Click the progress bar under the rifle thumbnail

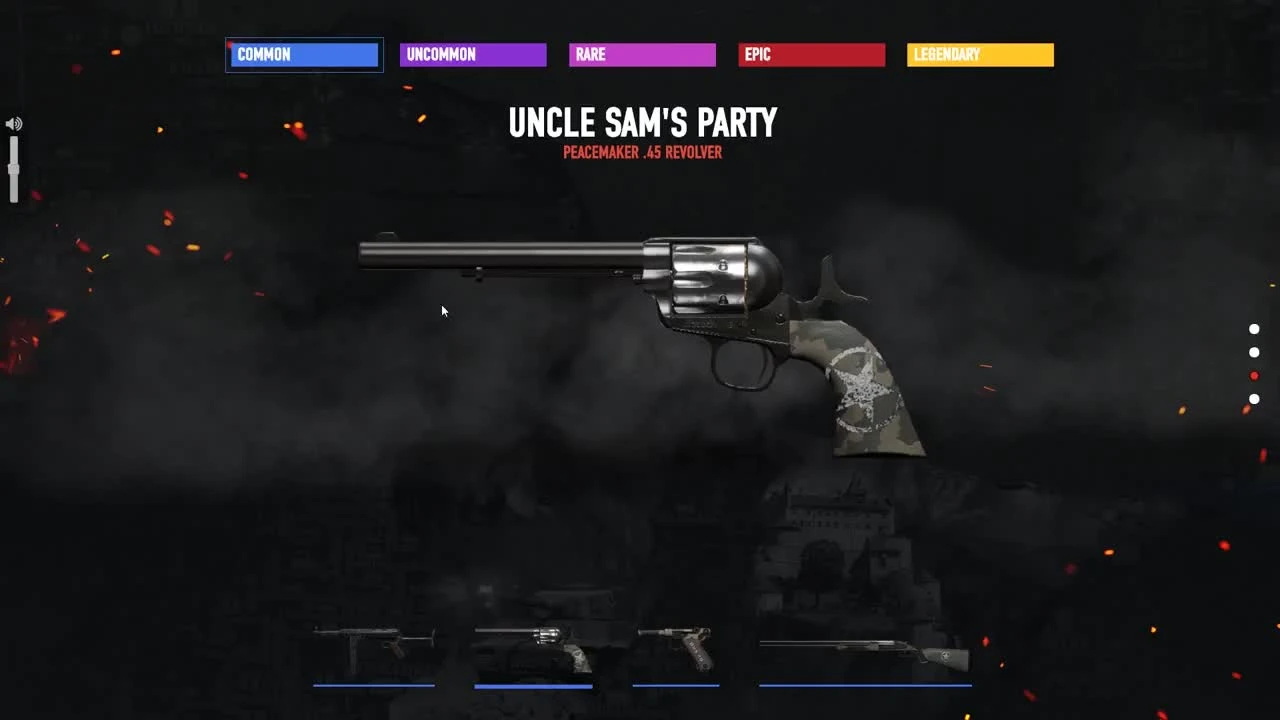(x=865, y=685)
